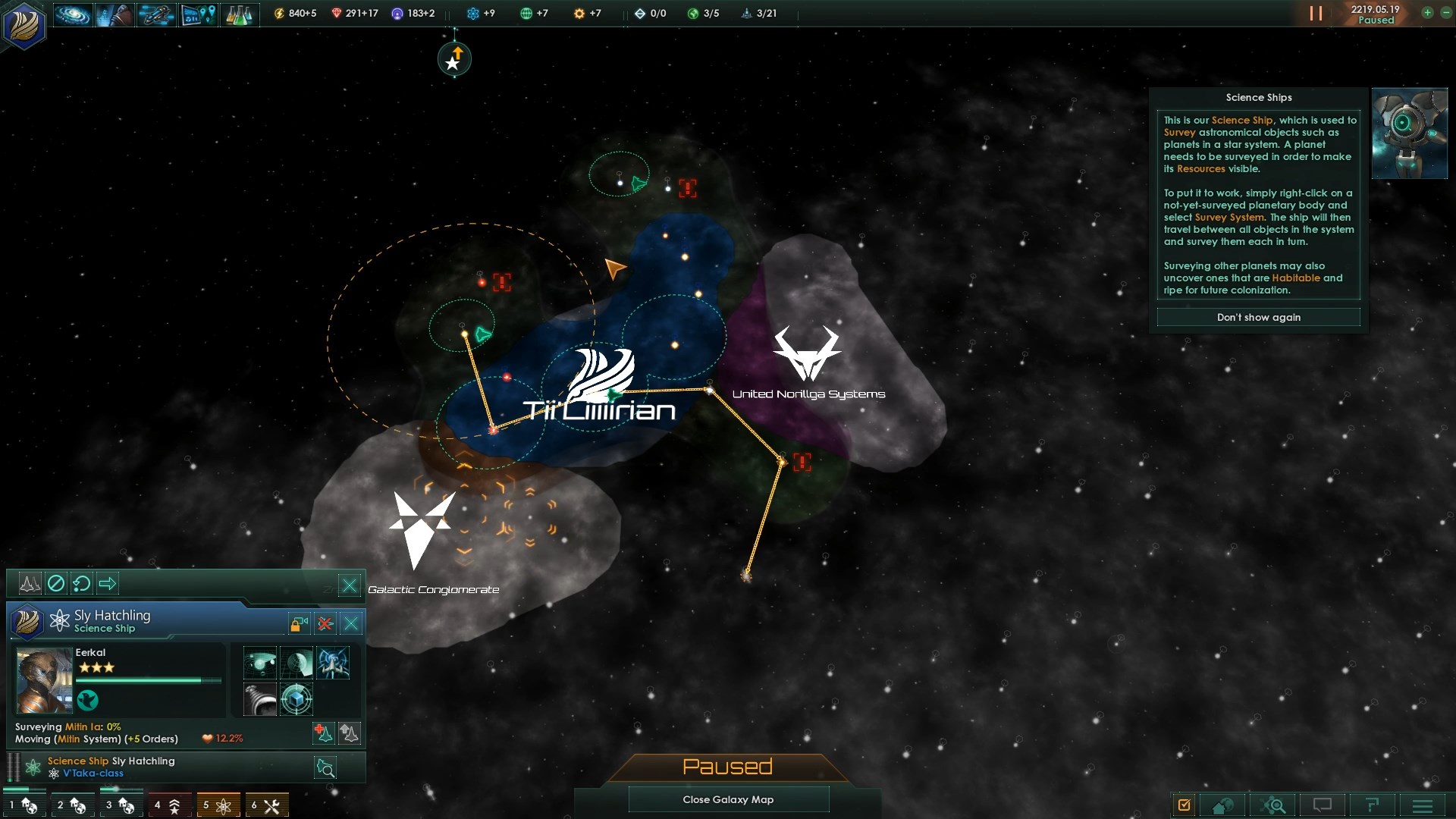Disband the Sly Hatchling science ship

click(x=325, y=623)
